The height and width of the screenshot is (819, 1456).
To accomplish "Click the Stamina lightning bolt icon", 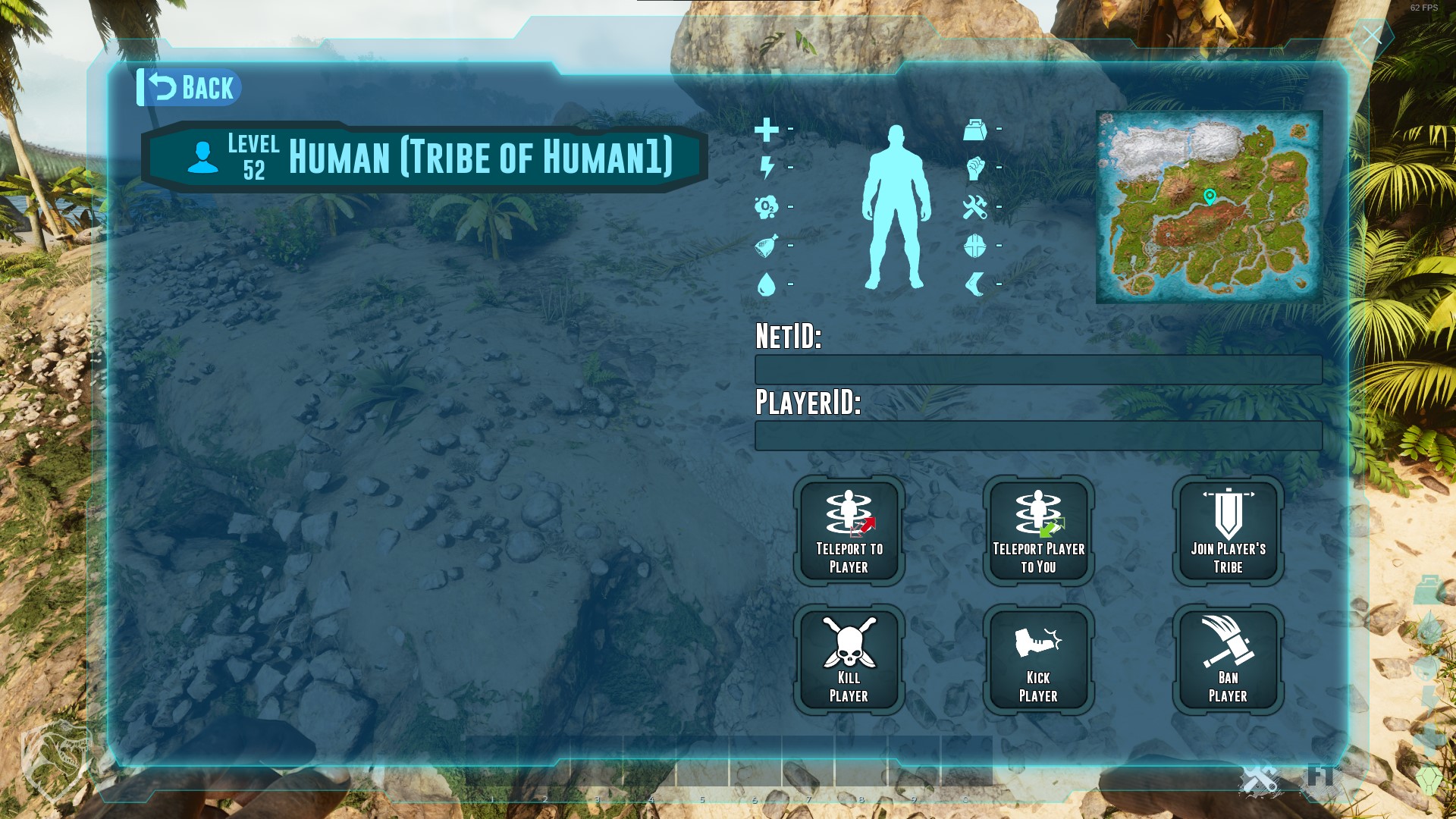I will [767, 168].
